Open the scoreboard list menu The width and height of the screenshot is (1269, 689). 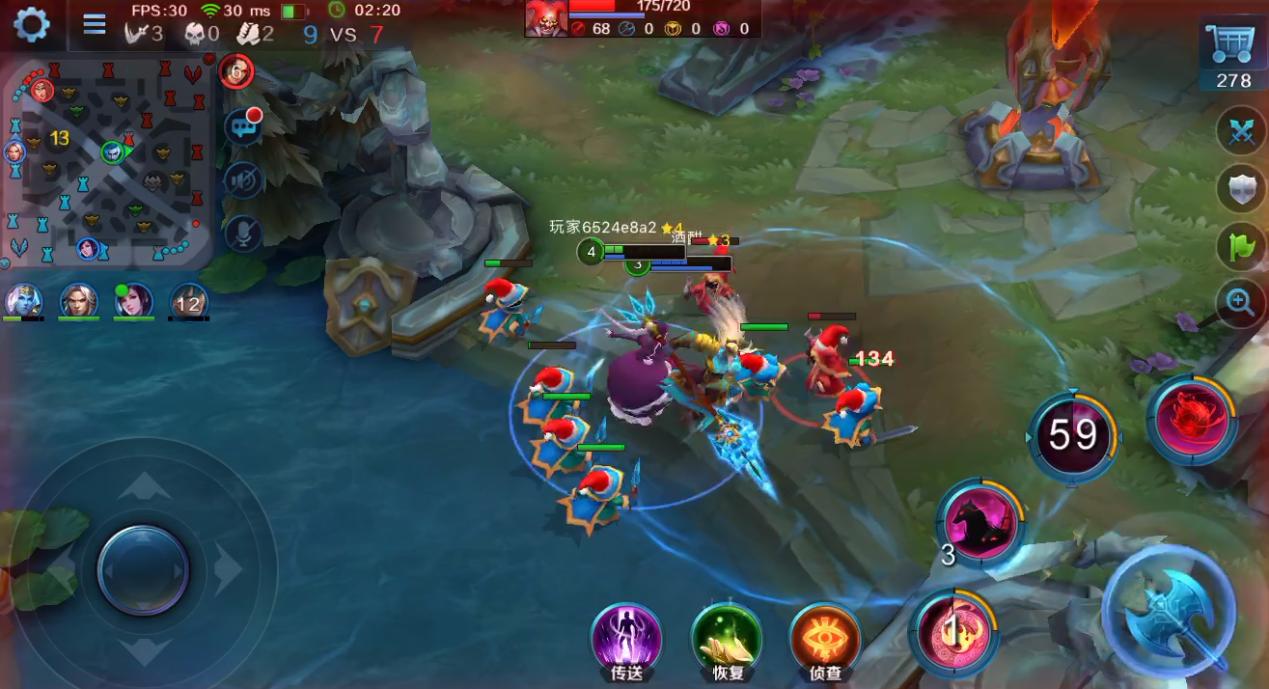tap(94, 24)
